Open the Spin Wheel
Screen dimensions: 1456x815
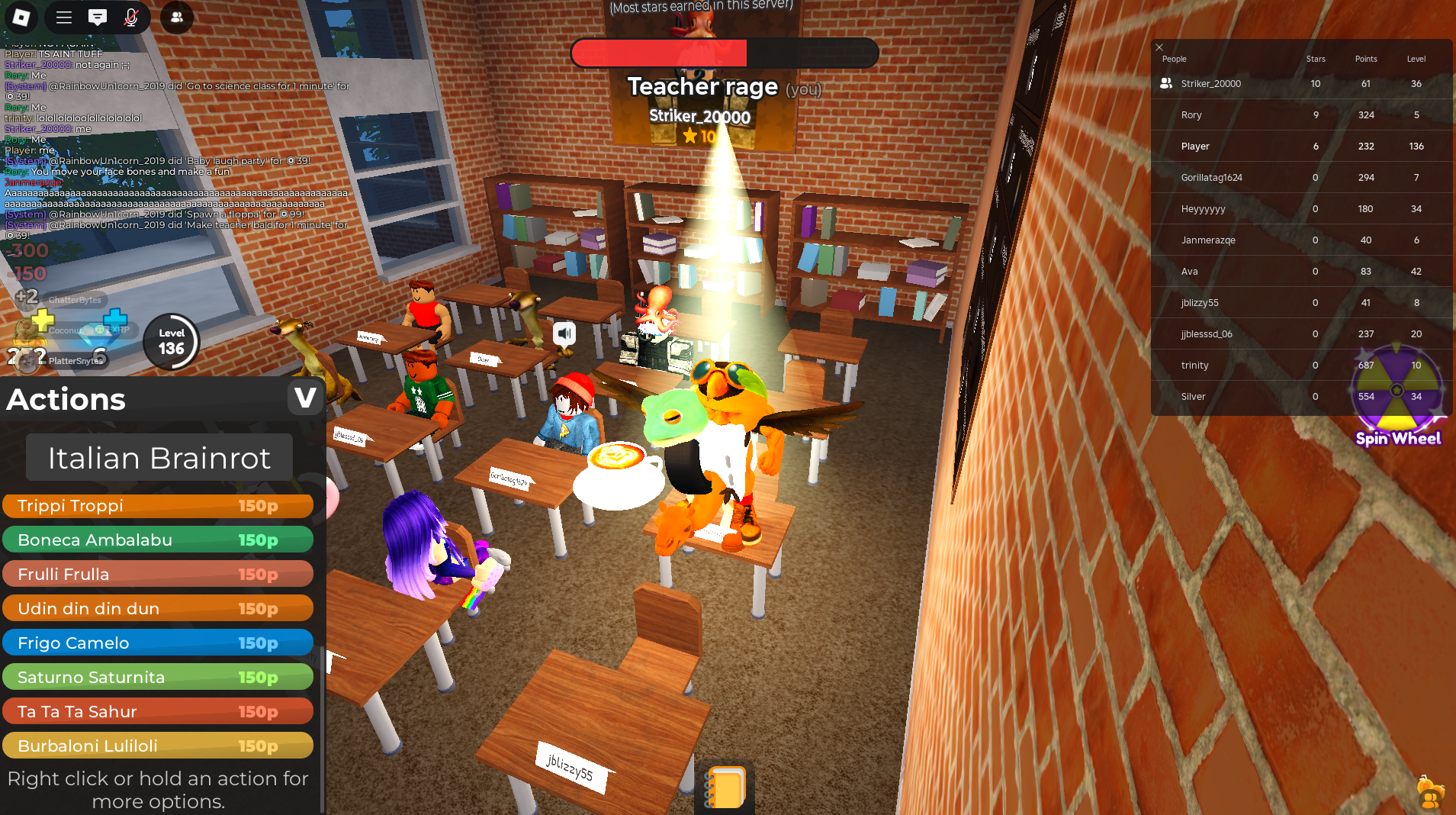(x=1397, y=397)
